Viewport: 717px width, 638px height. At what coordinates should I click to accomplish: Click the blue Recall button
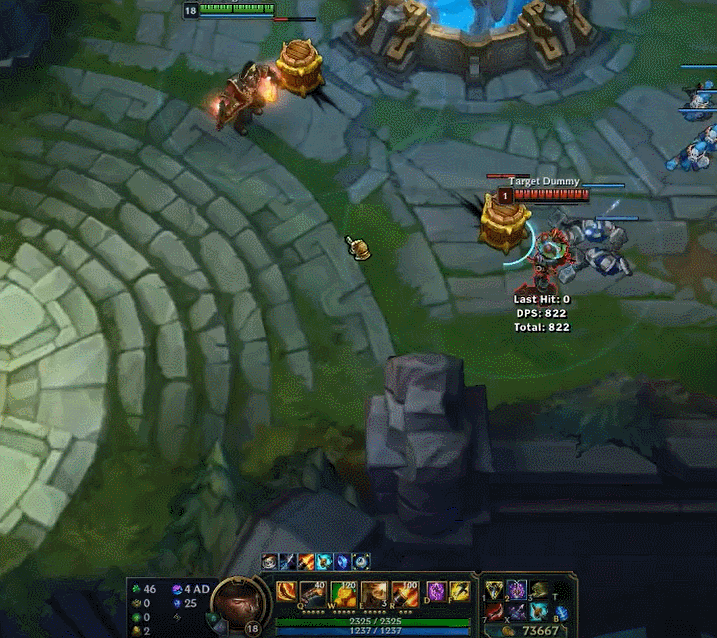(561, 612)
